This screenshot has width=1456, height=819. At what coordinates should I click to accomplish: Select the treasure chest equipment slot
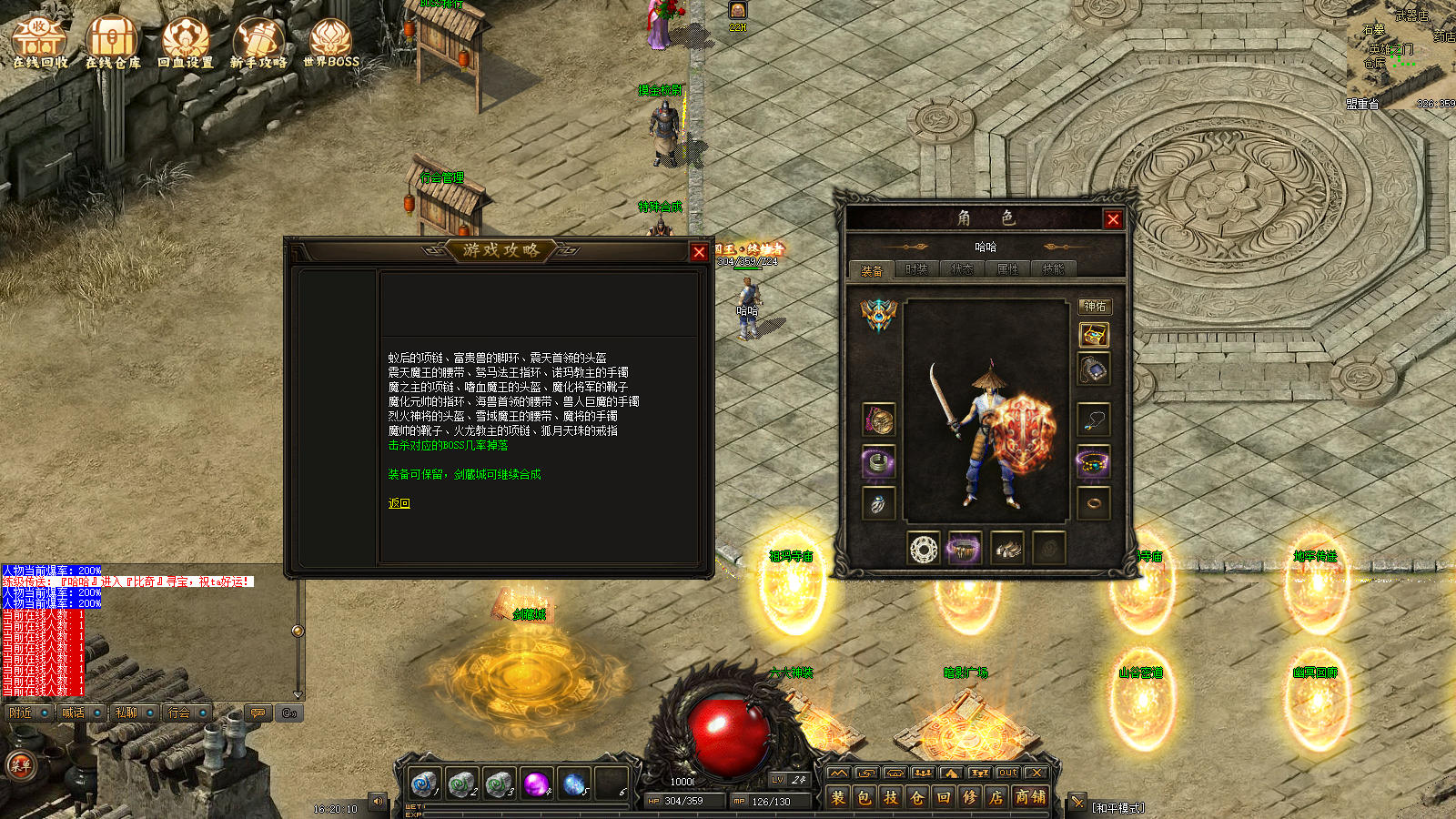coord(1094,336)
